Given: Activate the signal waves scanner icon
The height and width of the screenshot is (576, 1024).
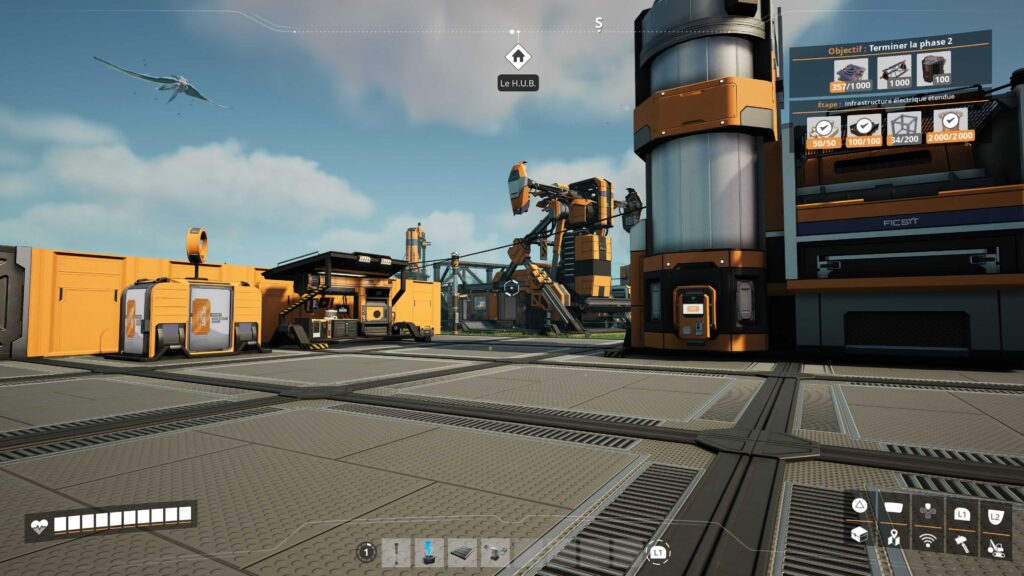Looking at the screenshot, I should 928,541.
